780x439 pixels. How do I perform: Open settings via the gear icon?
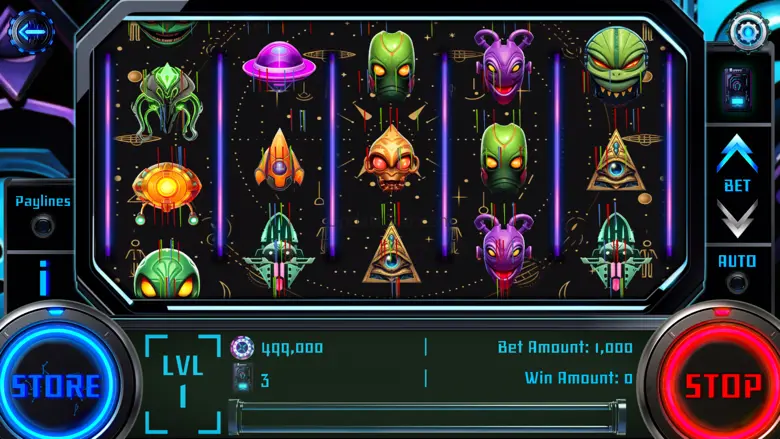(x=747, y=30)
